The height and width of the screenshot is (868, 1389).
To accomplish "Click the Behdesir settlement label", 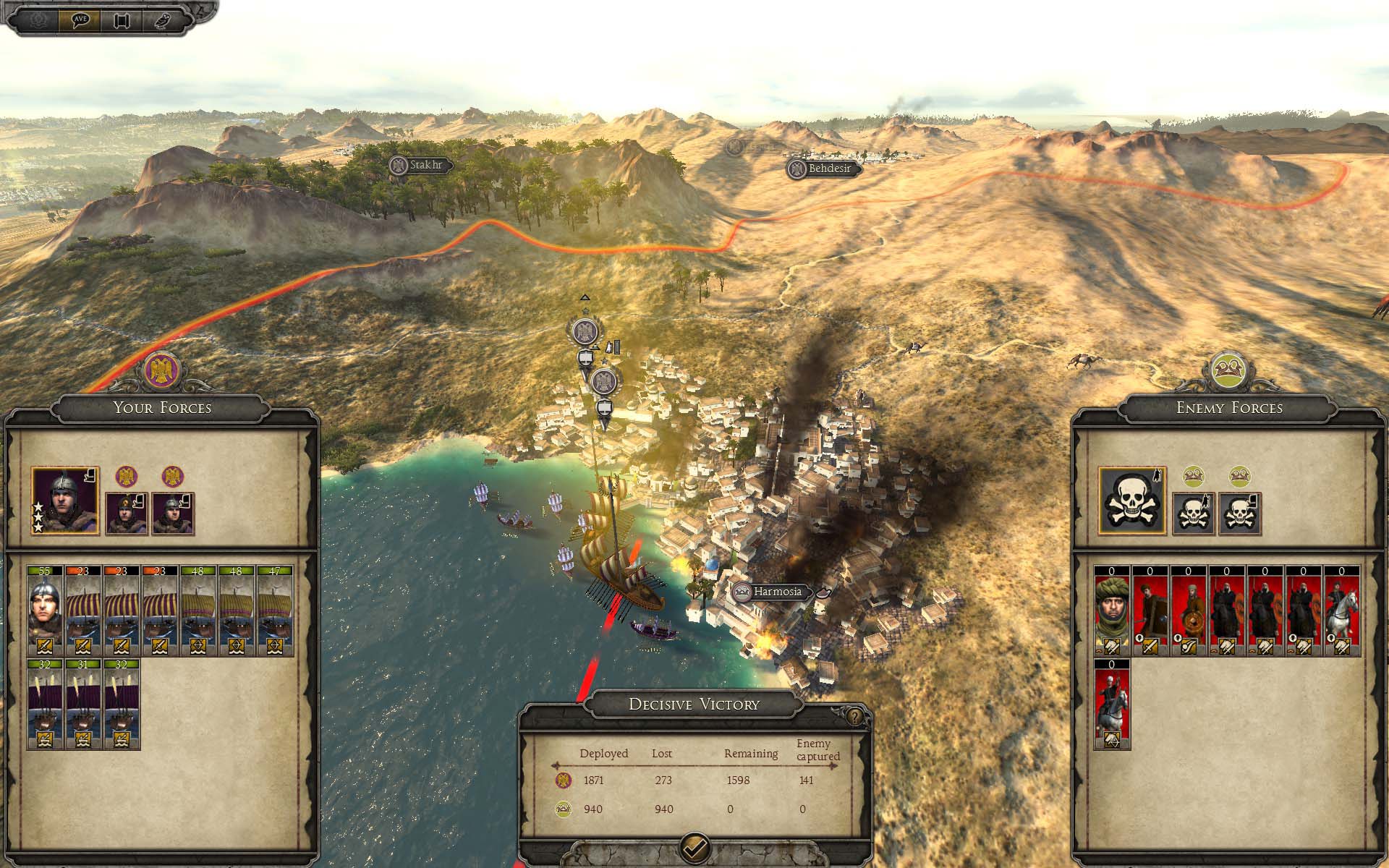I will click(x=828, y=169).
